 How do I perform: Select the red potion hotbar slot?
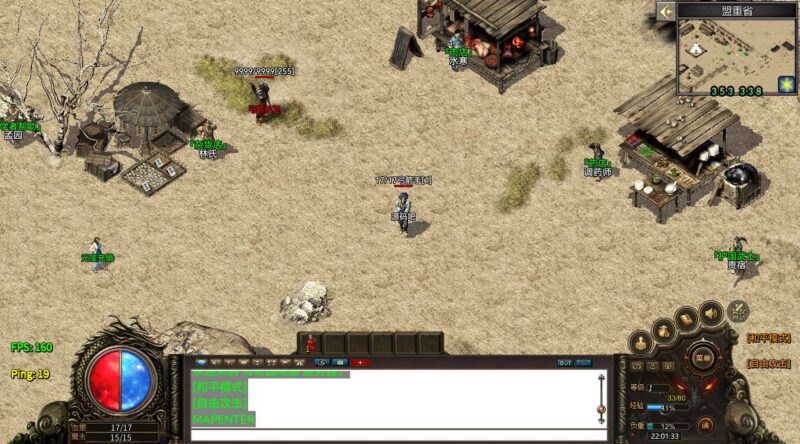311,343
